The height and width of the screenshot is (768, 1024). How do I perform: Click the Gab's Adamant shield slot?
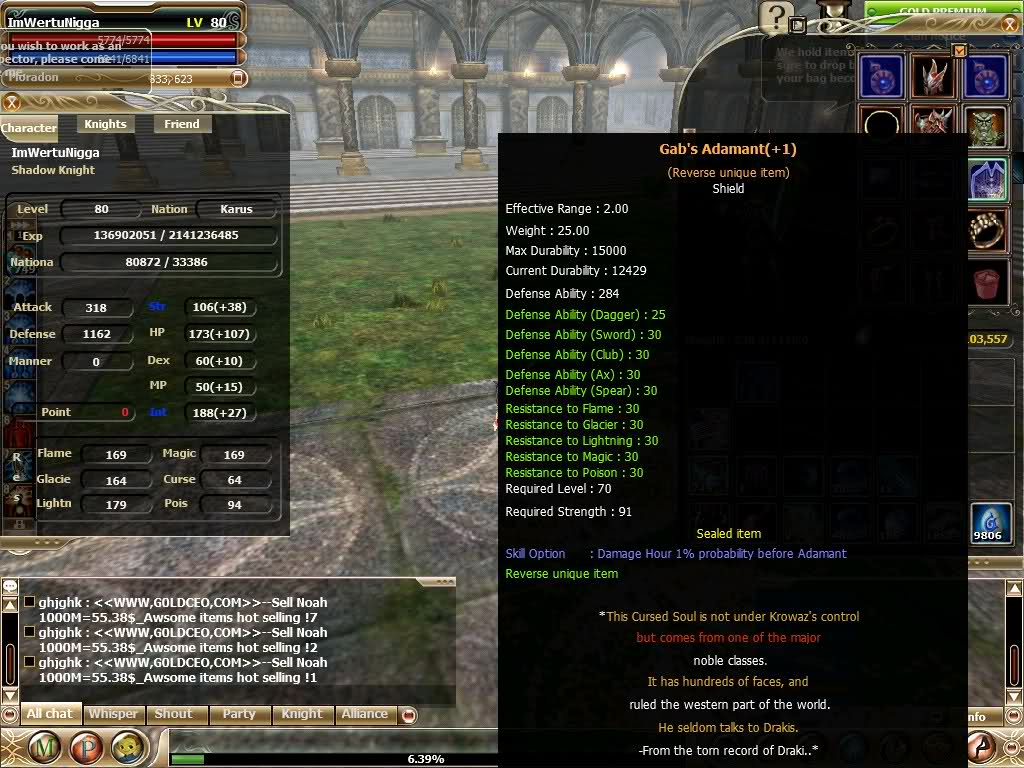(986, 180)
